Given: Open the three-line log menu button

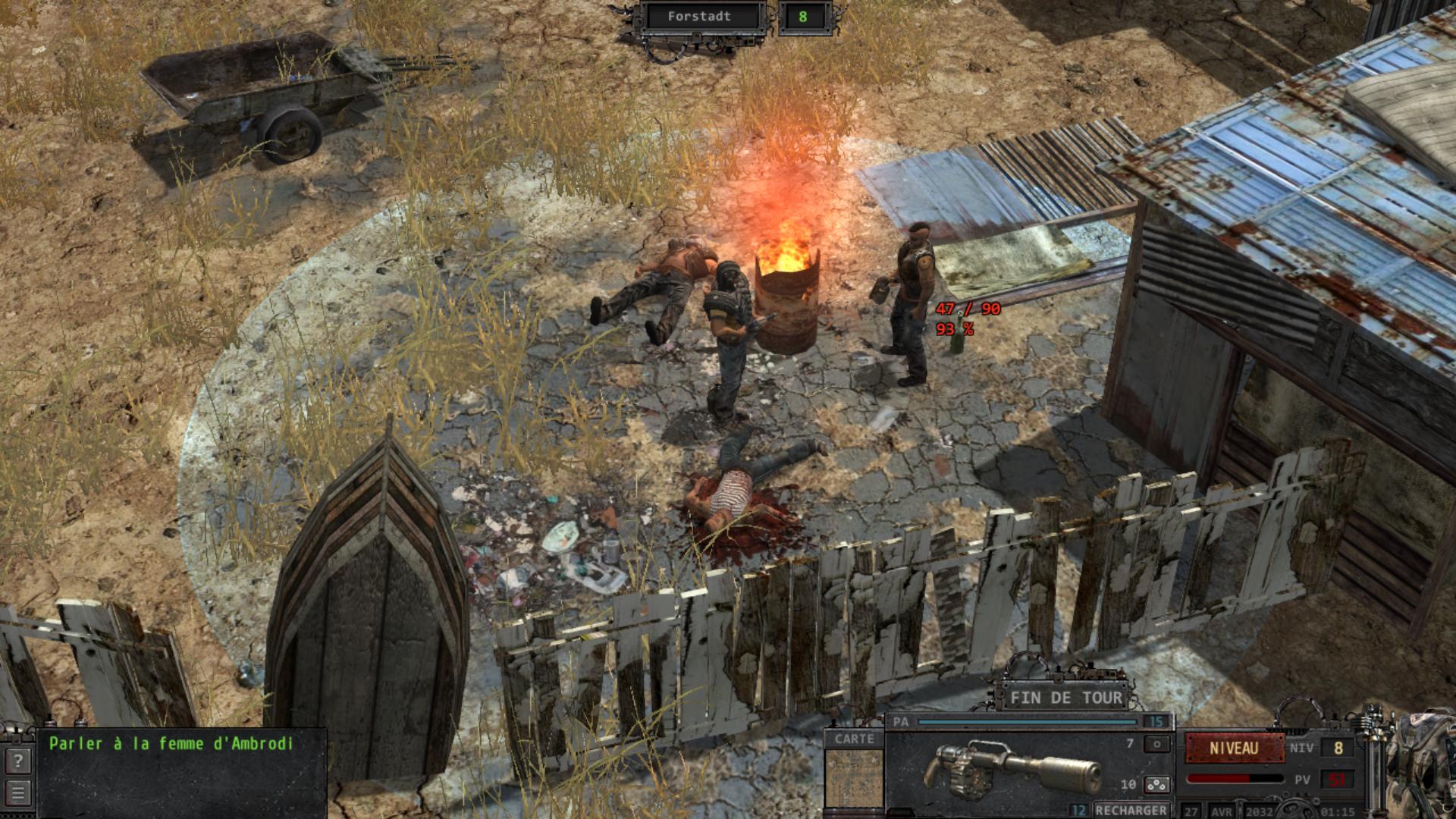Looking at the screenshot, I should (x=18, y=793).
